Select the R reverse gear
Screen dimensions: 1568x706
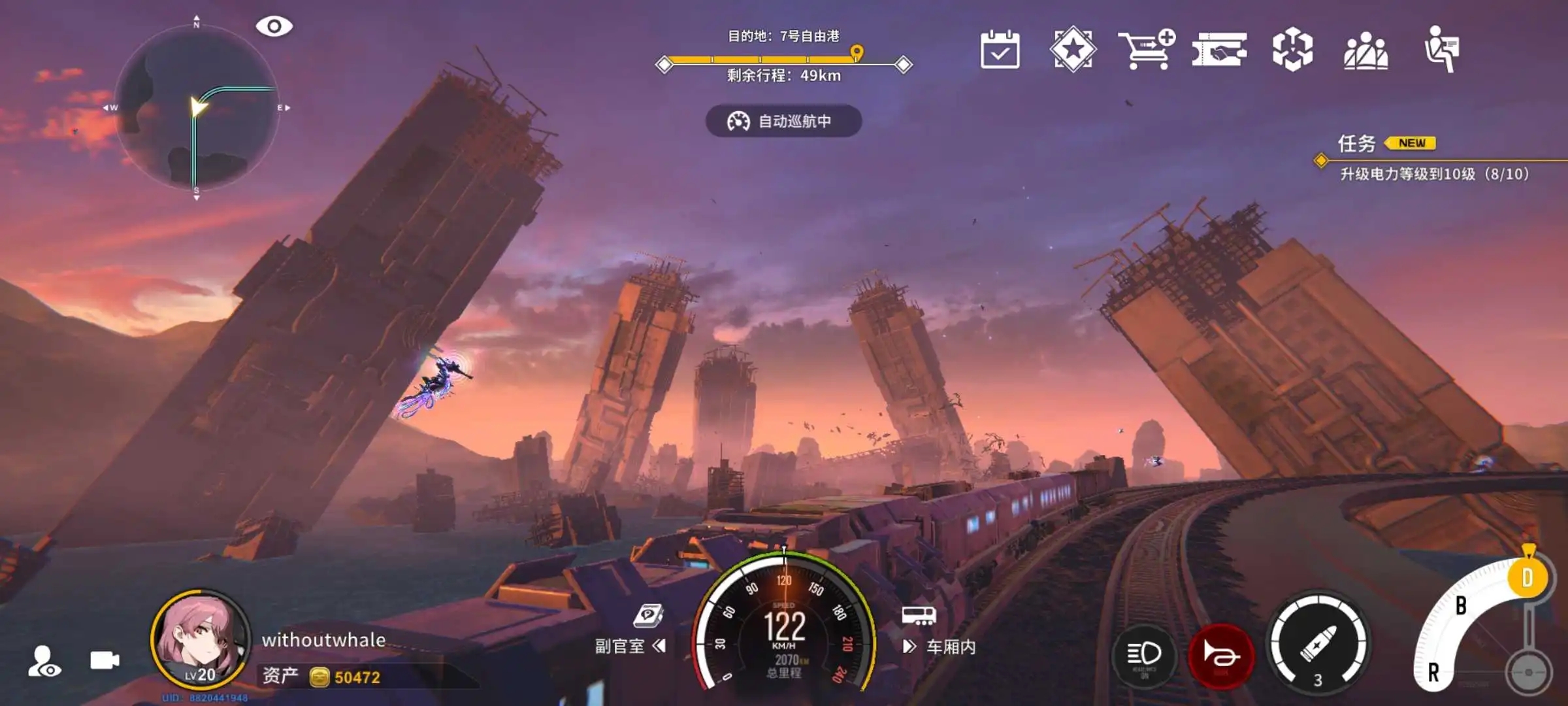[1433, 672]
